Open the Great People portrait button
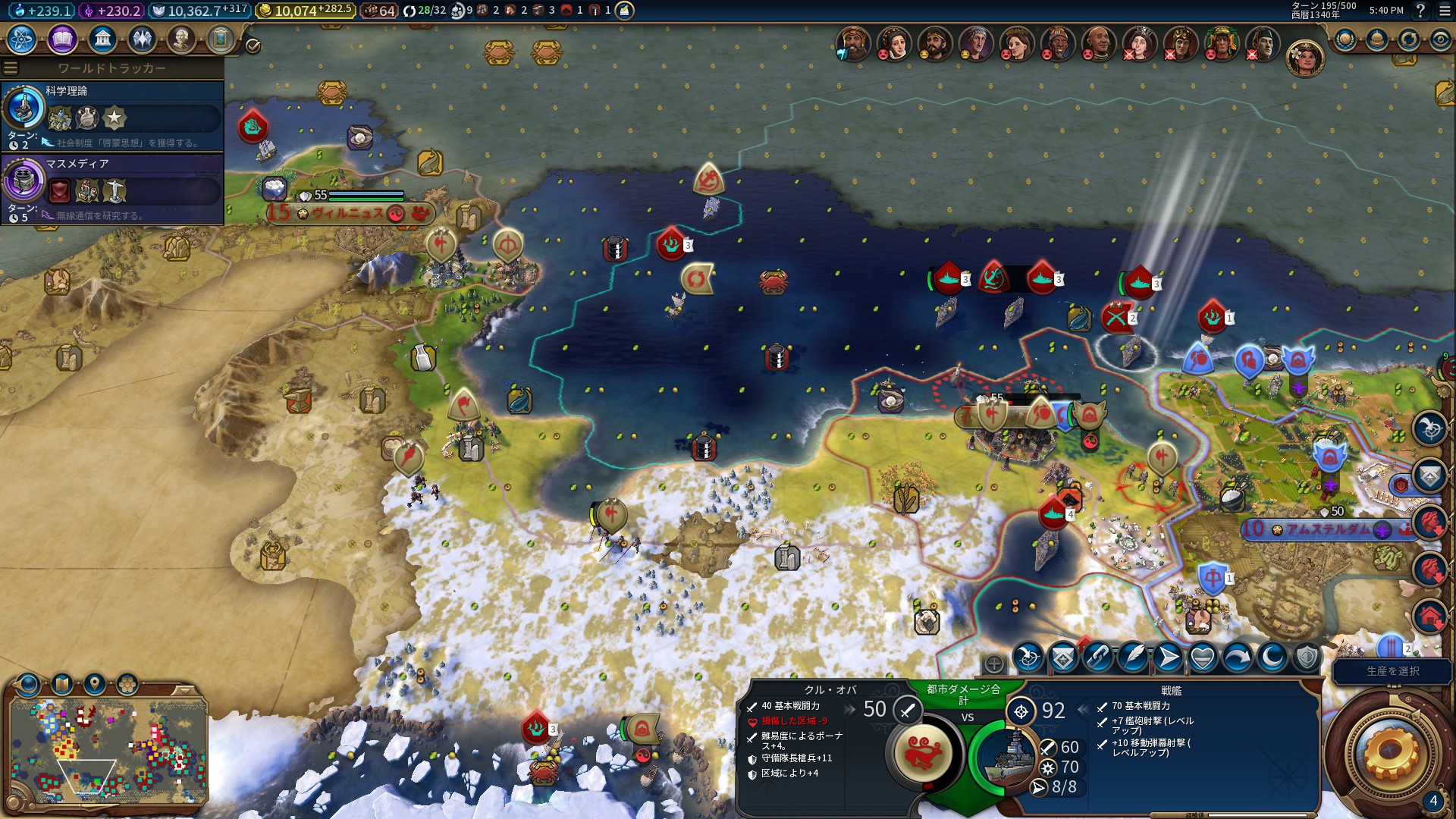This screenshot has width=1456, height=819. click(181, 39)
